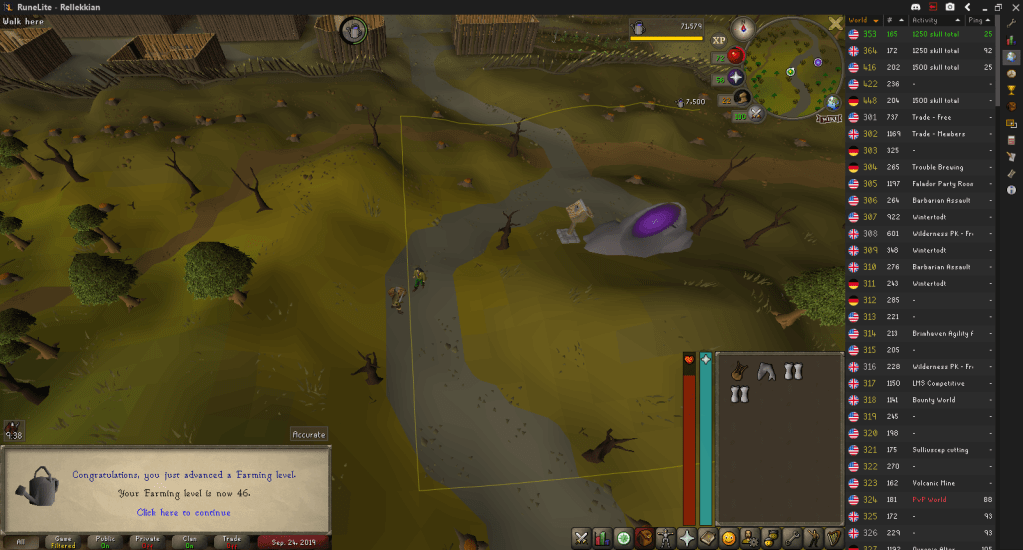Toggle the XP drops button
Screen dimensions: 1023x550
pyautogui.click(x=719, y=41)
